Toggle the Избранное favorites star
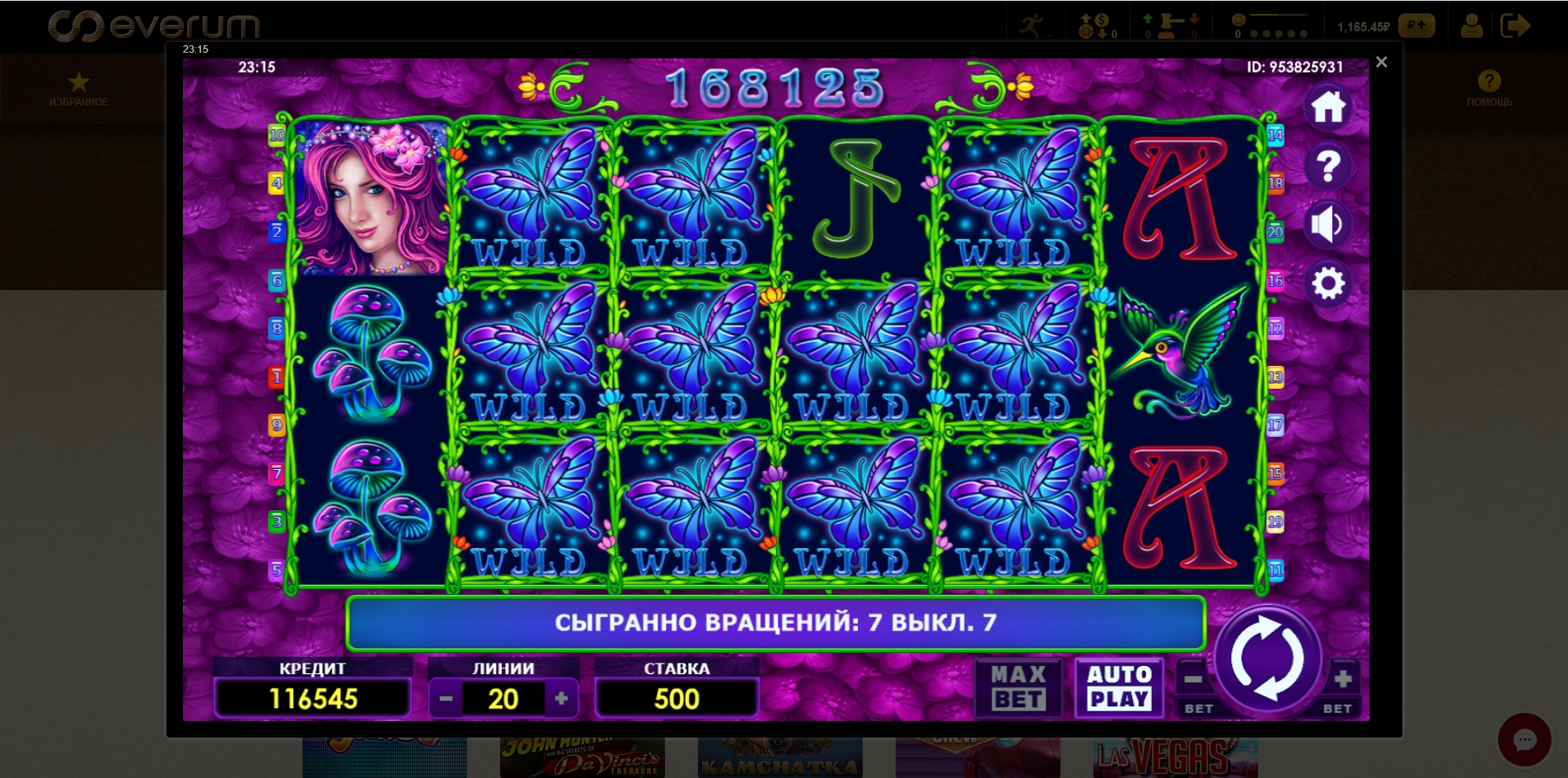 [x=79, y=82]
